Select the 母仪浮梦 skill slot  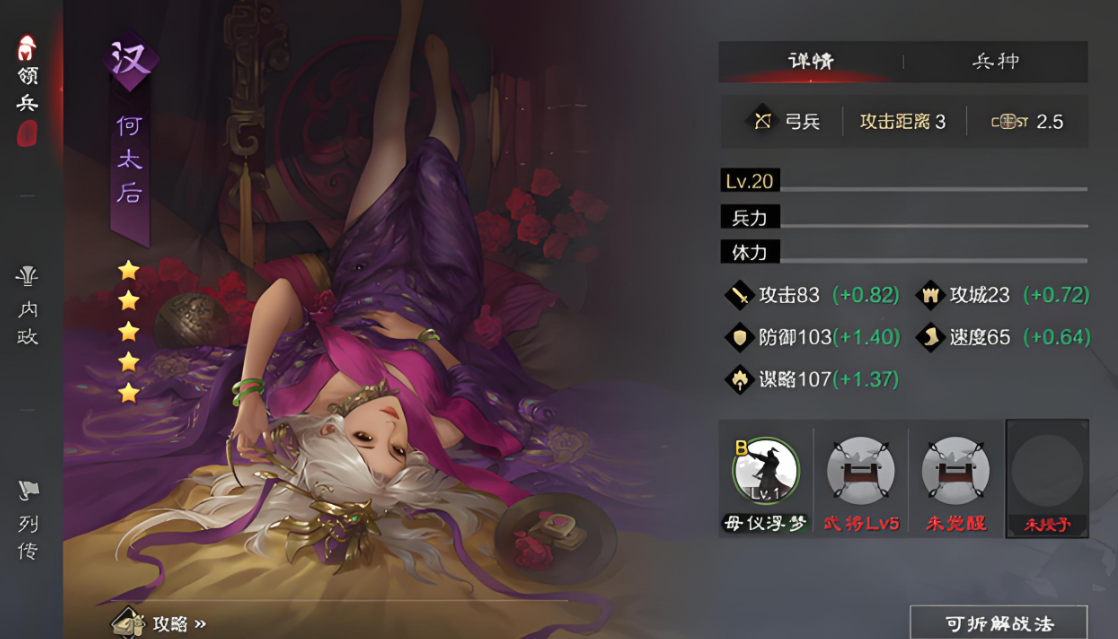click(x=765, y=478)
